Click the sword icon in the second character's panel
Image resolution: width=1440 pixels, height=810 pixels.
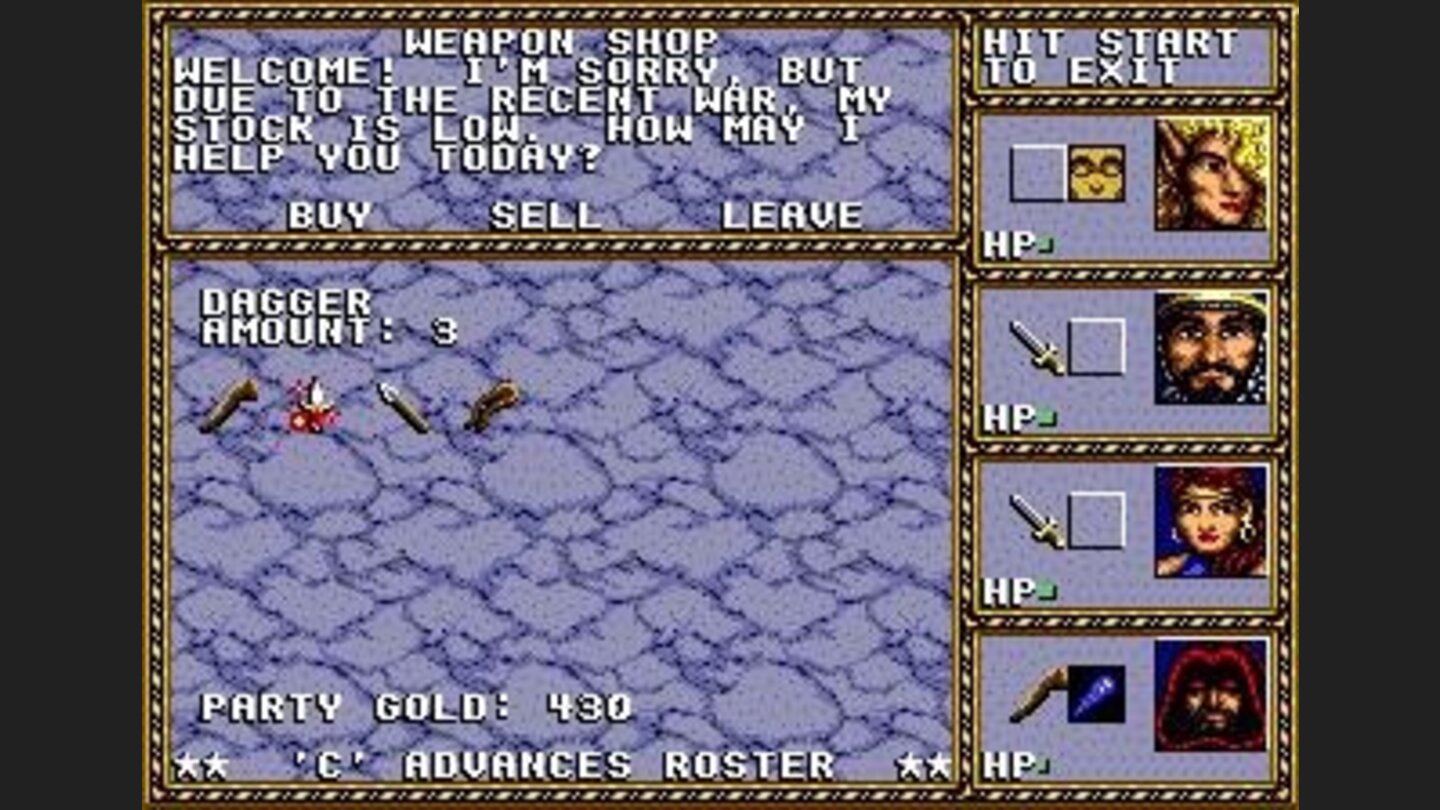coord(1032,350)
